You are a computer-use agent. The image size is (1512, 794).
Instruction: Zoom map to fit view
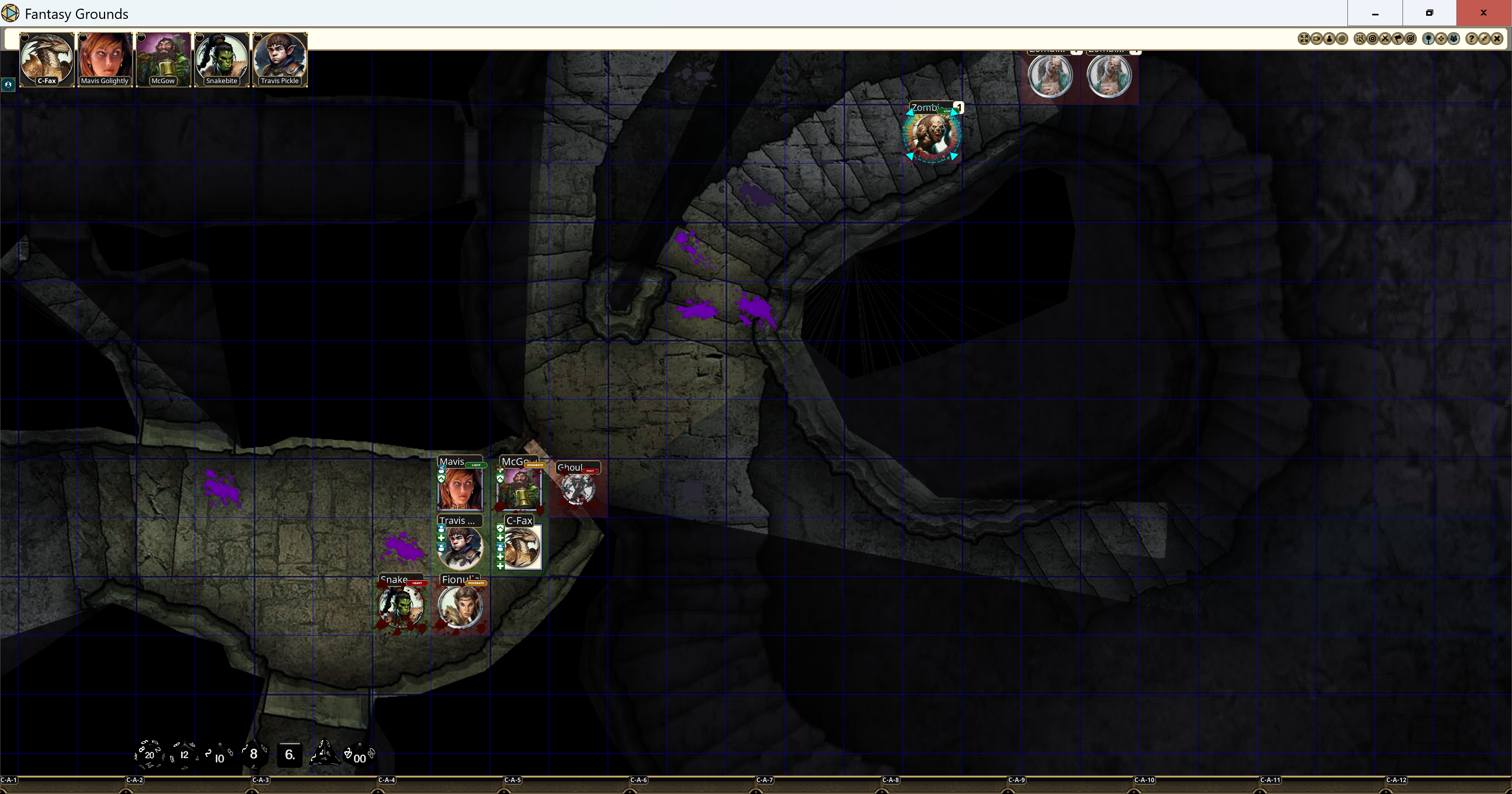tap(1305, 39)
